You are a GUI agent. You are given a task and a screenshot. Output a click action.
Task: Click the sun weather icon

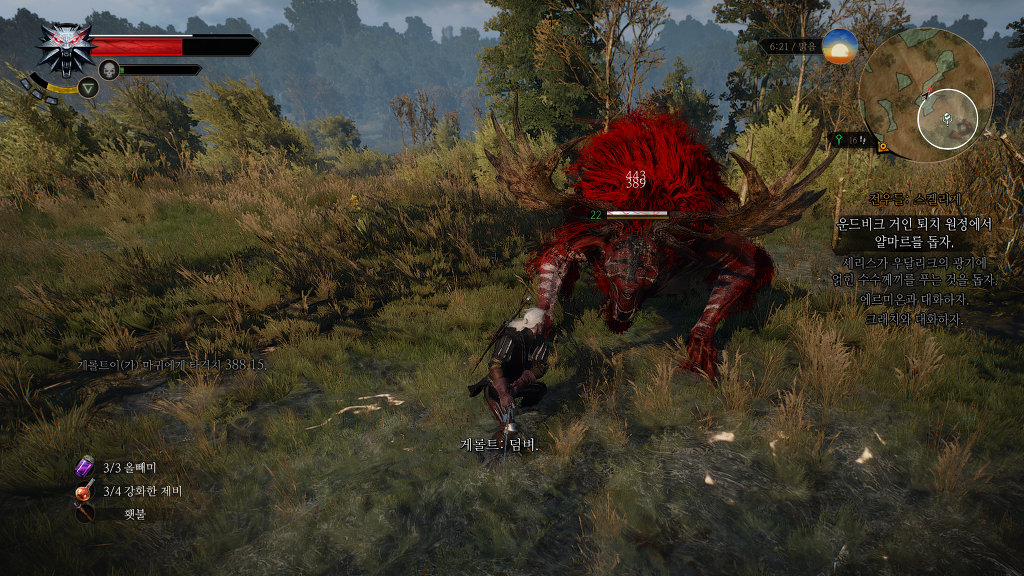tap(839, 47)
